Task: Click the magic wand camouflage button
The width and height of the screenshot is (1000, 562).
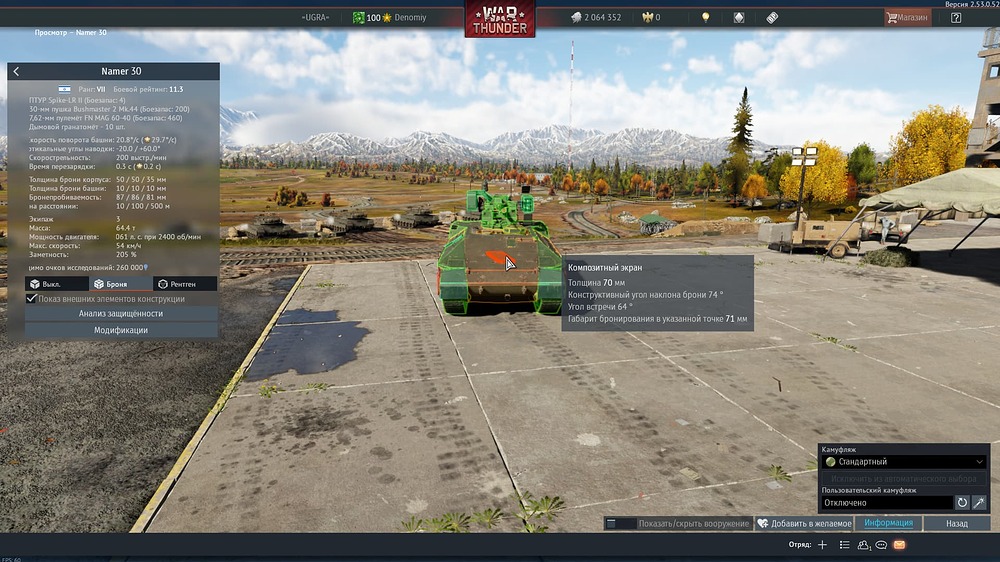Action: point(979,502)
